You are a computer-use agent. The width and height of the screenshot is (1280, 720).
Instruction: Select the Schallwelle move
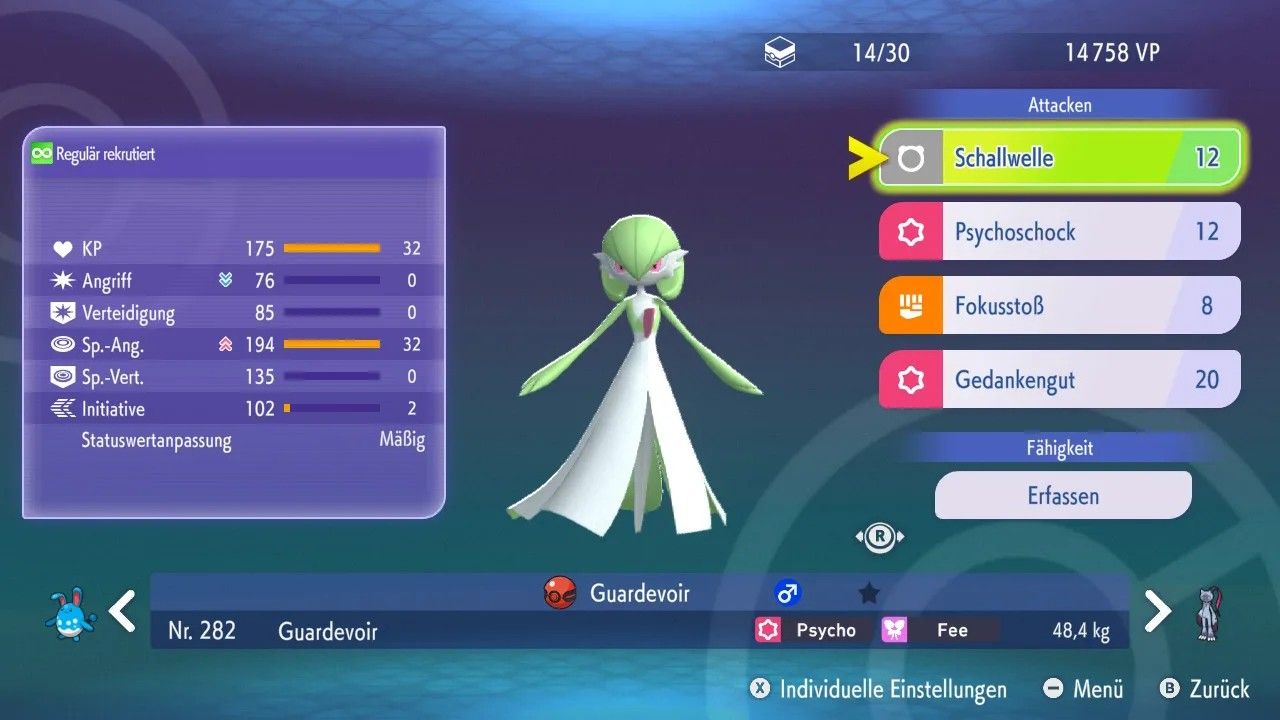click(1059, 158)
